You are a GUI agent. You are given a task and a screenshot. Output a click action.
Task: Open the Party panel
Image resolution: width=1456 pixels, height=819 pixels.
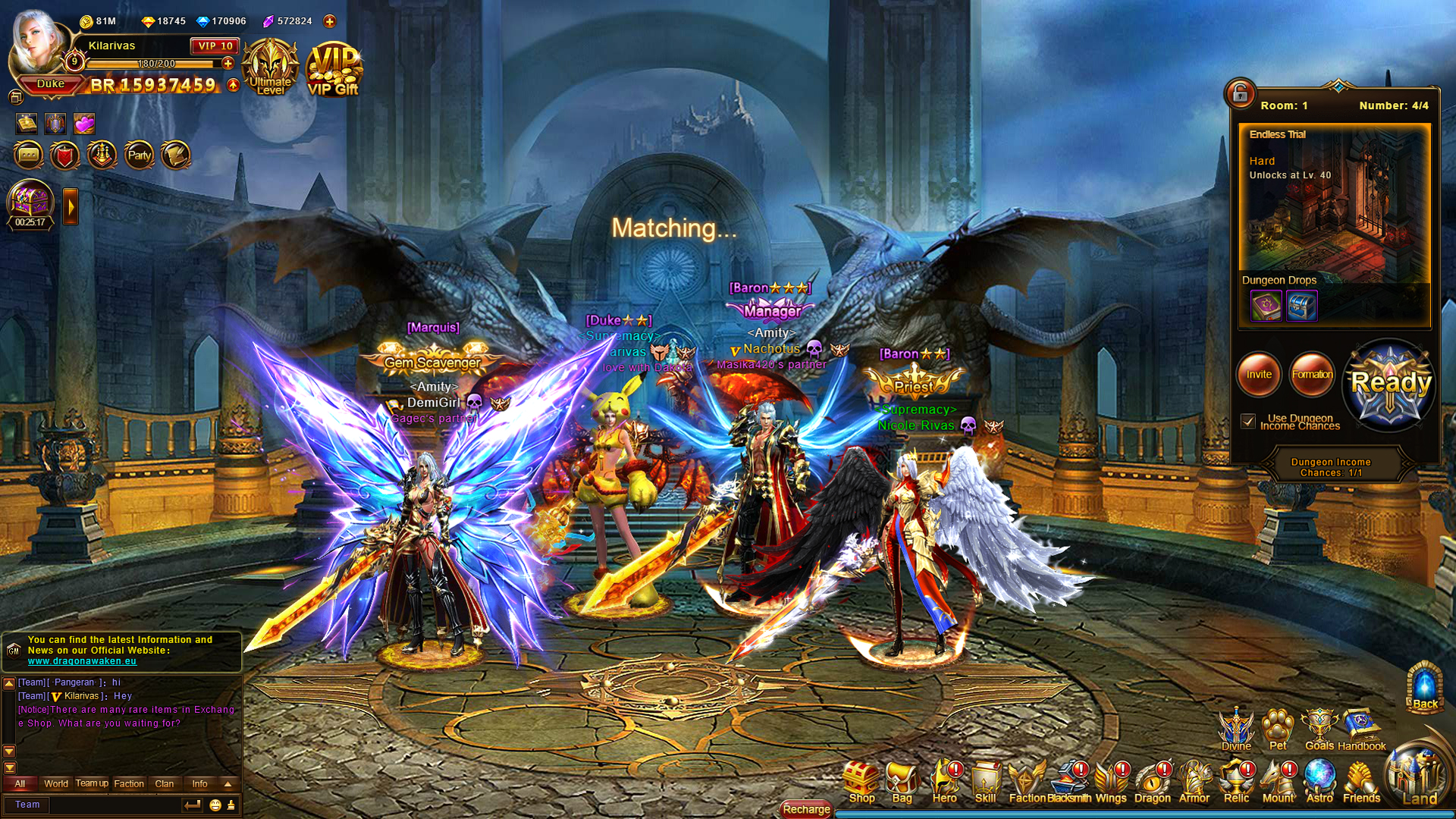click(x=139, y=155)
